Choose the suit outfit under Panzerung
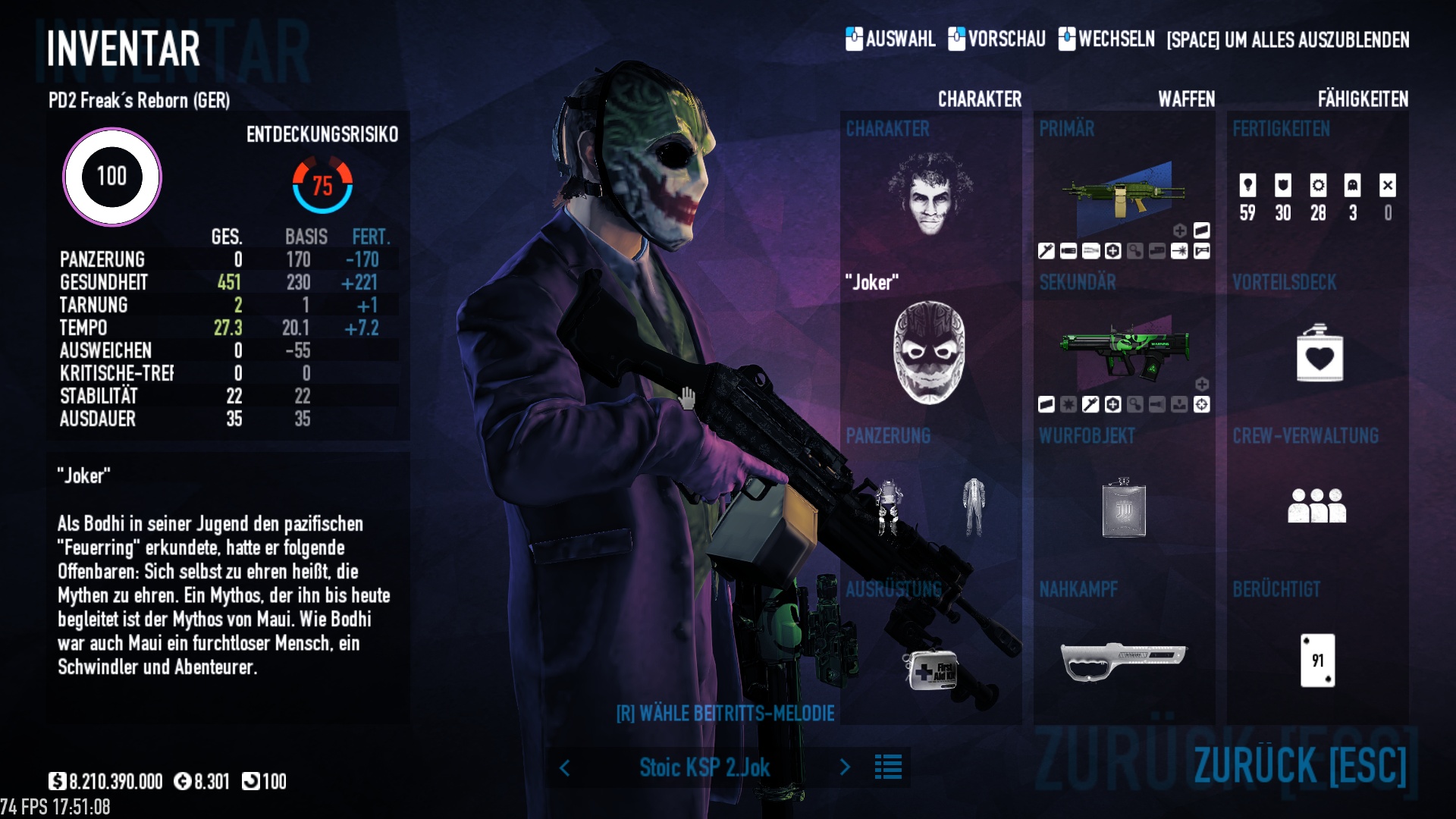 [x=974, y=507]
